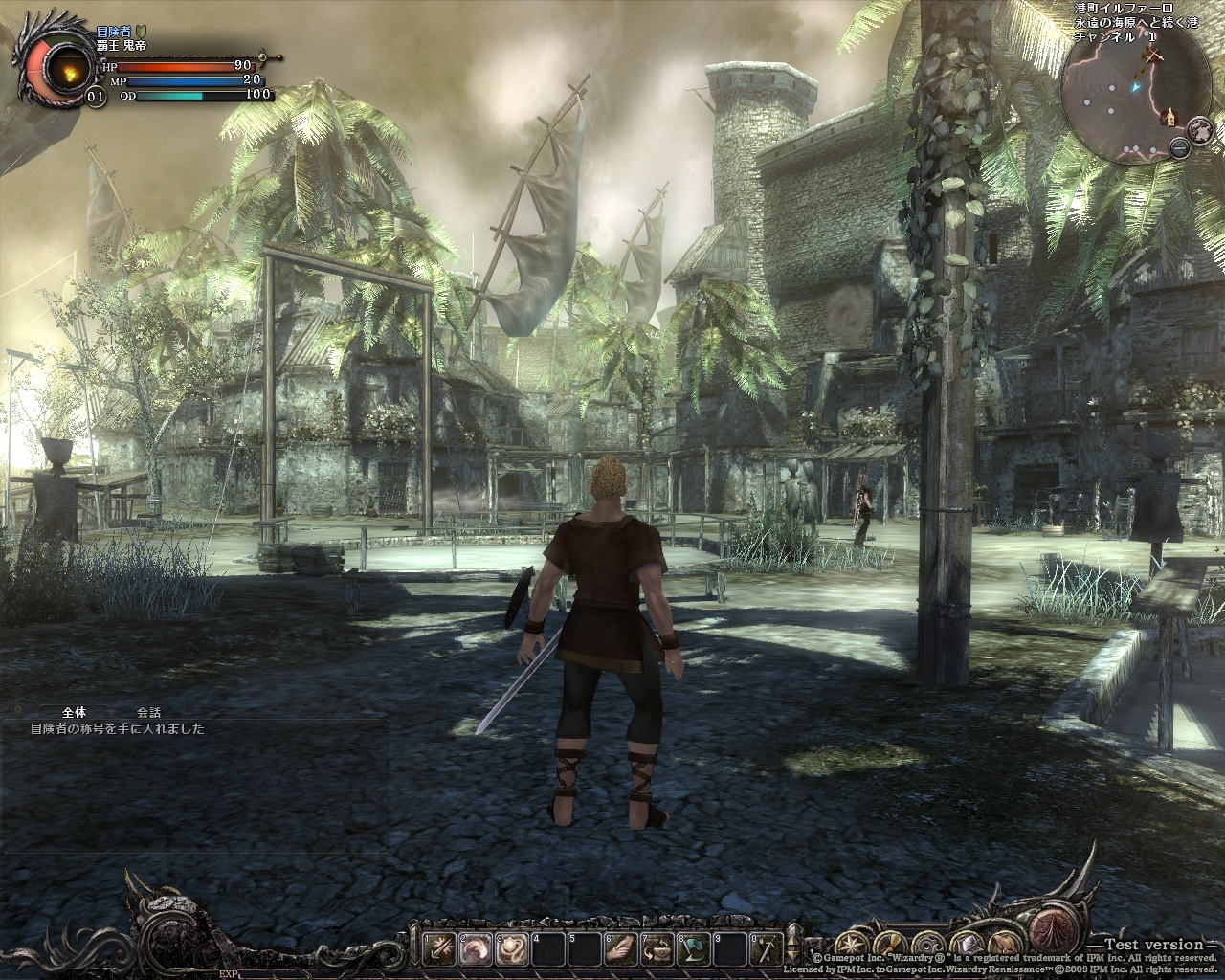The image size is (1225, 980).
Task: Switch hotbar page with the up arrow
Action: (793, 937)
